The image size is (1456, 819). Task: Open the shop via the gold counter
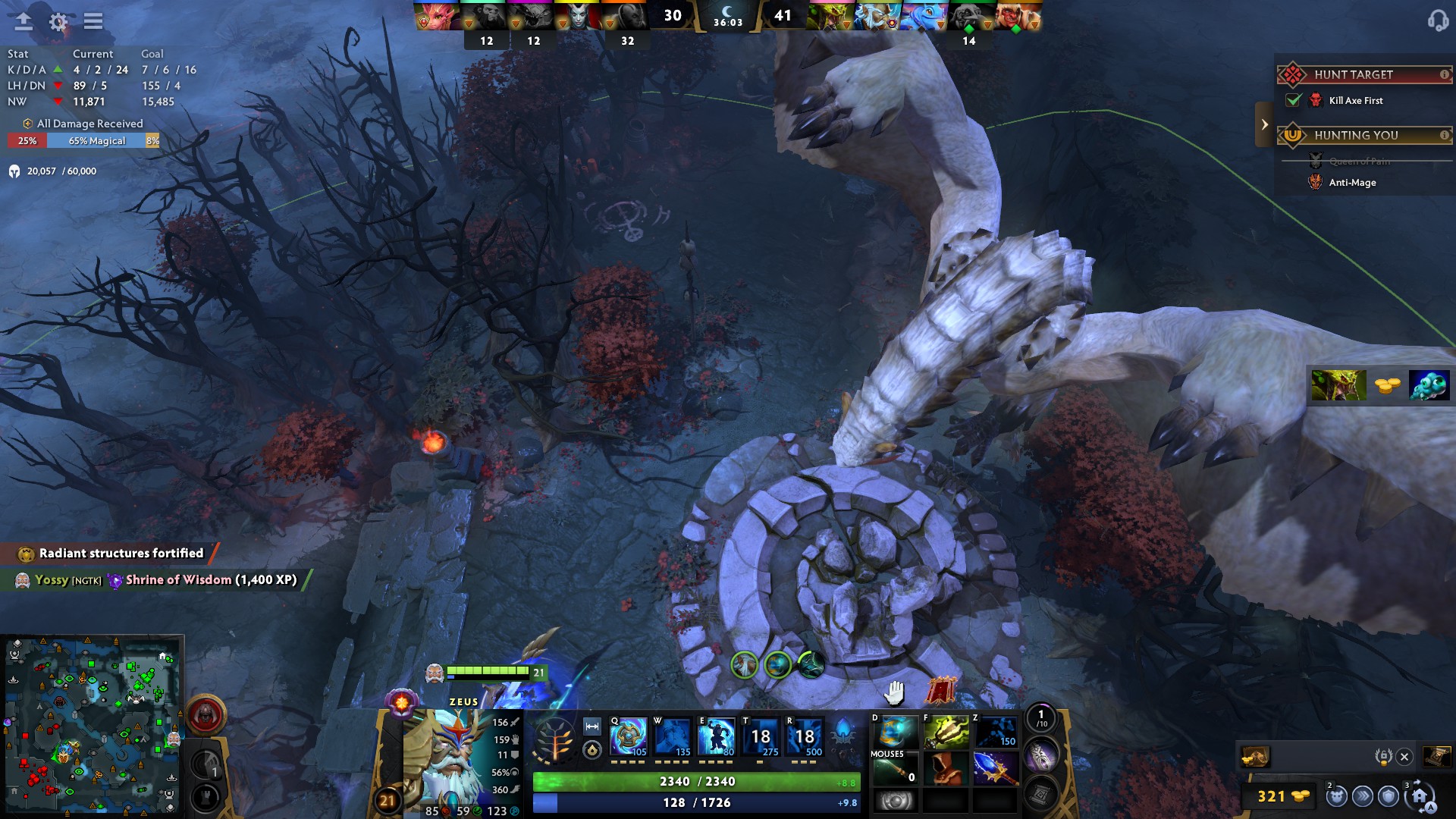[1282, 796]
